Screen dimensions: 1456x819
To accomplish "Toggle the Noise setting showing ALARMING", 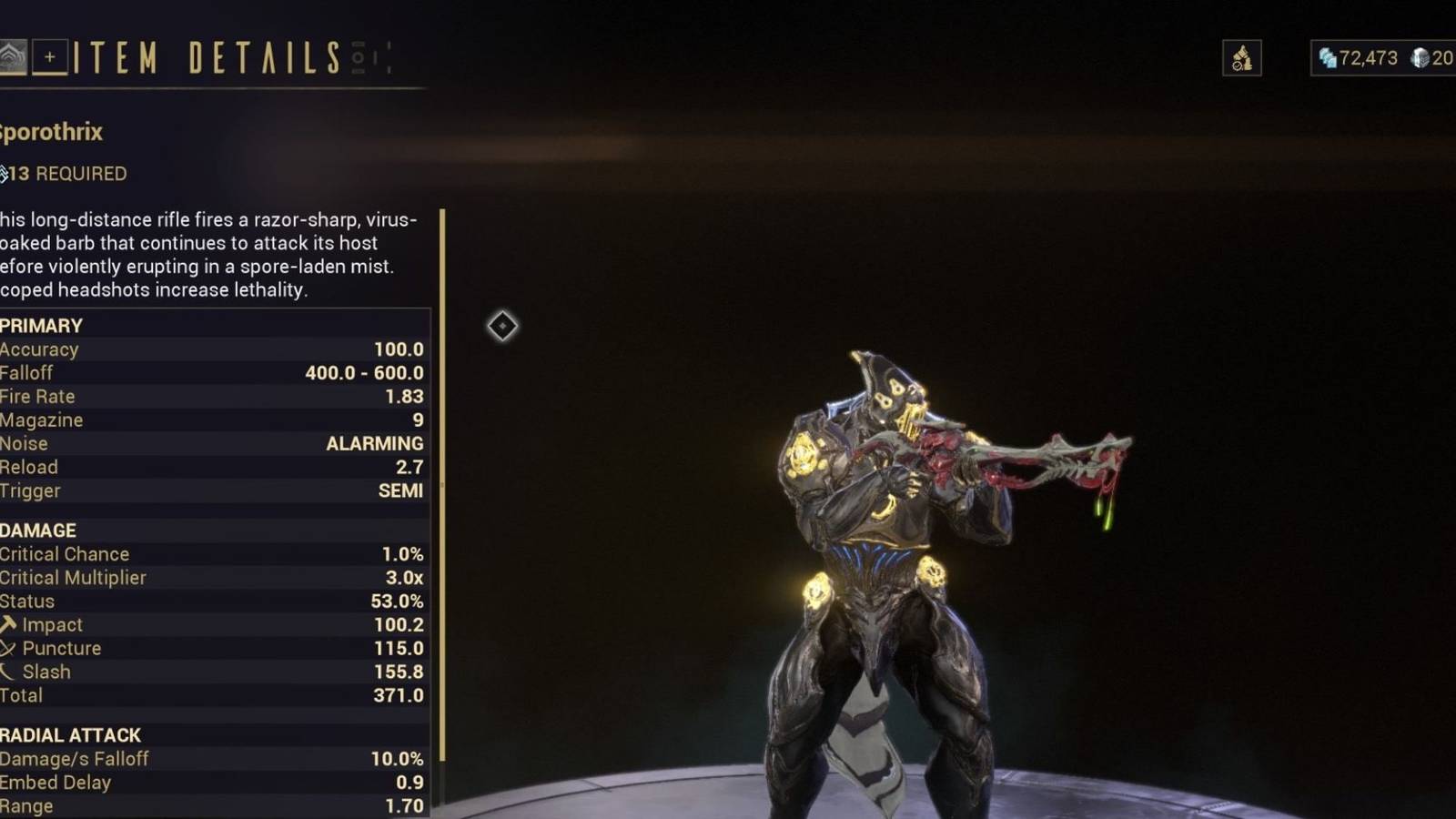I will (x=209, y=443).
